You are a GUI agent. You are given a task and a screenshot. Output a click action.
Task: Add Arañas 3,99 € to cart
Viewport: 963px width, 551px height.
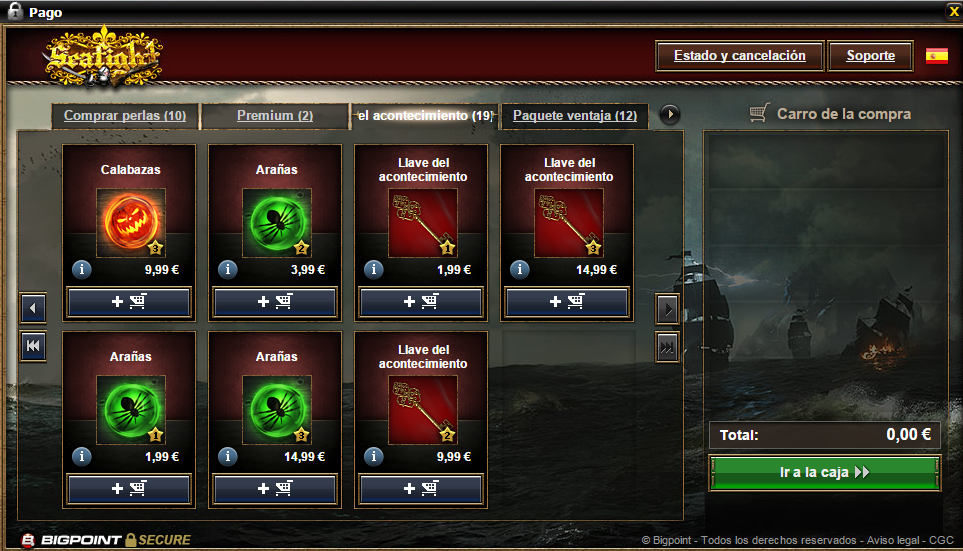pos(275,302)
